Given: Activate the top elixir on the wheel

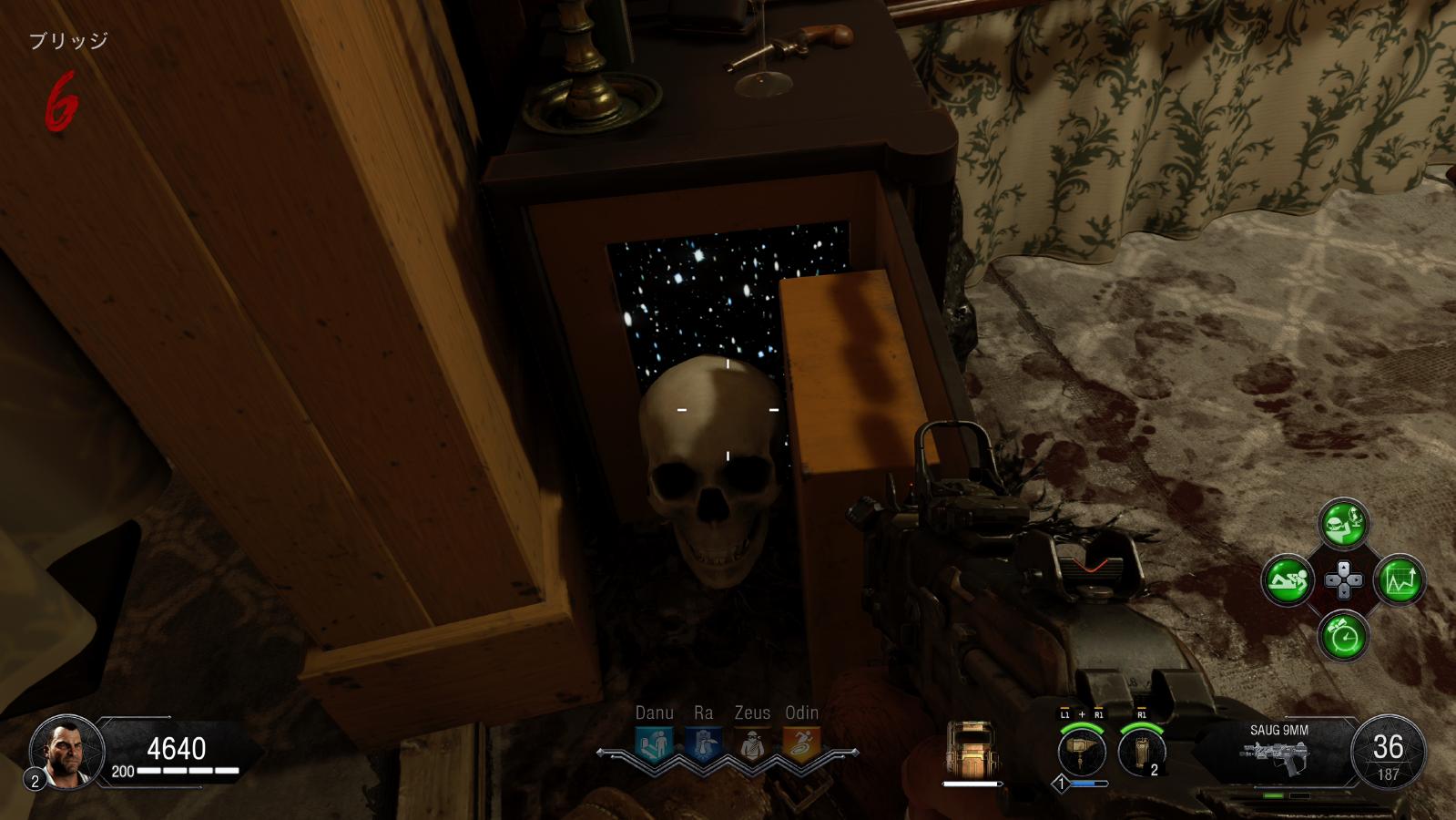Looking at the screenshot, I should click(1343, 524).
